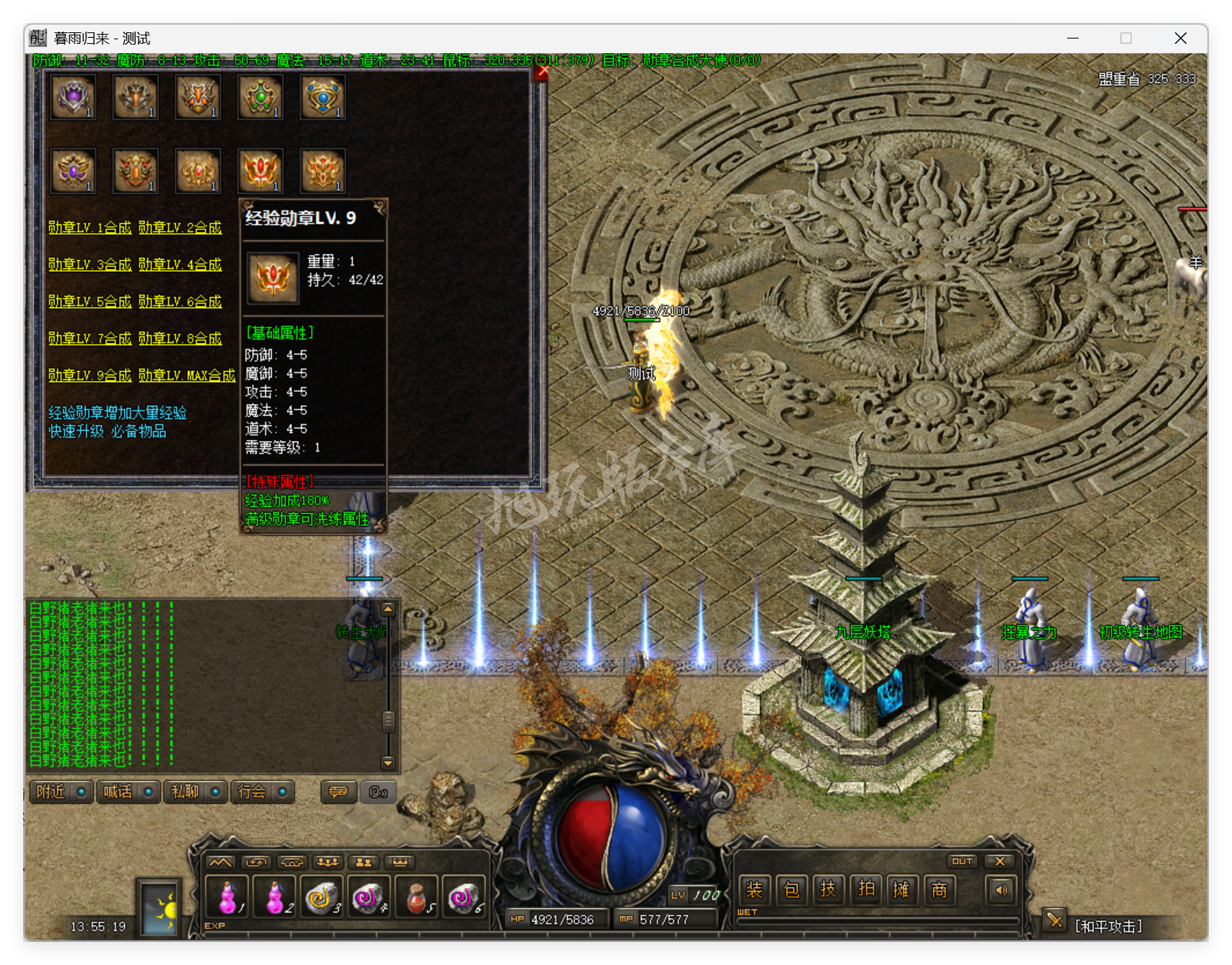Open the 技 skills panel
The width and height of the screenshot is (1232, 965).
[828, 890]
